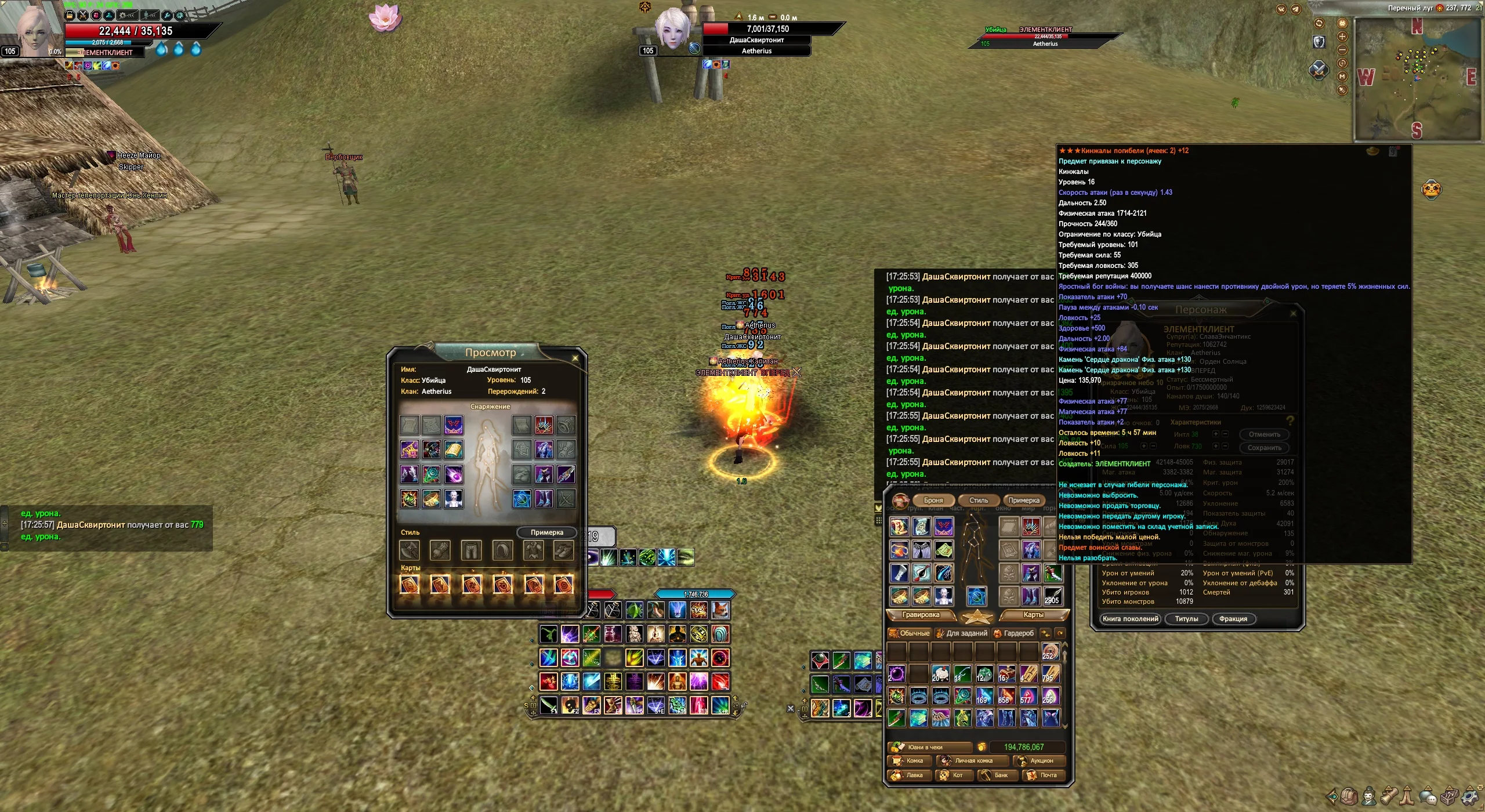Open the Лавка shop button
1485x812 pixels.
910,775
